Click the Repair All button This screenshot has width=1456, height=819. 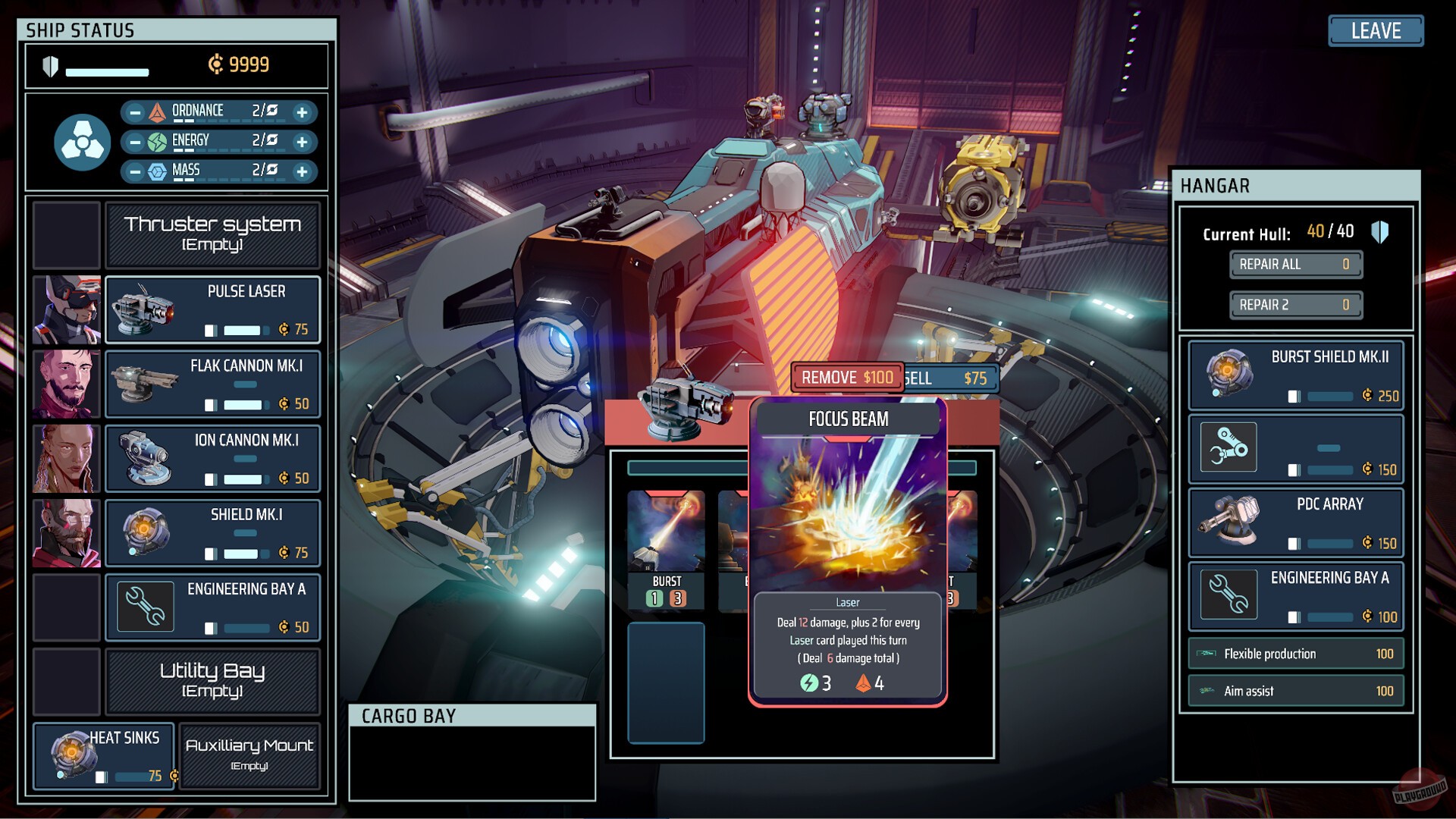pos(1295,265)
